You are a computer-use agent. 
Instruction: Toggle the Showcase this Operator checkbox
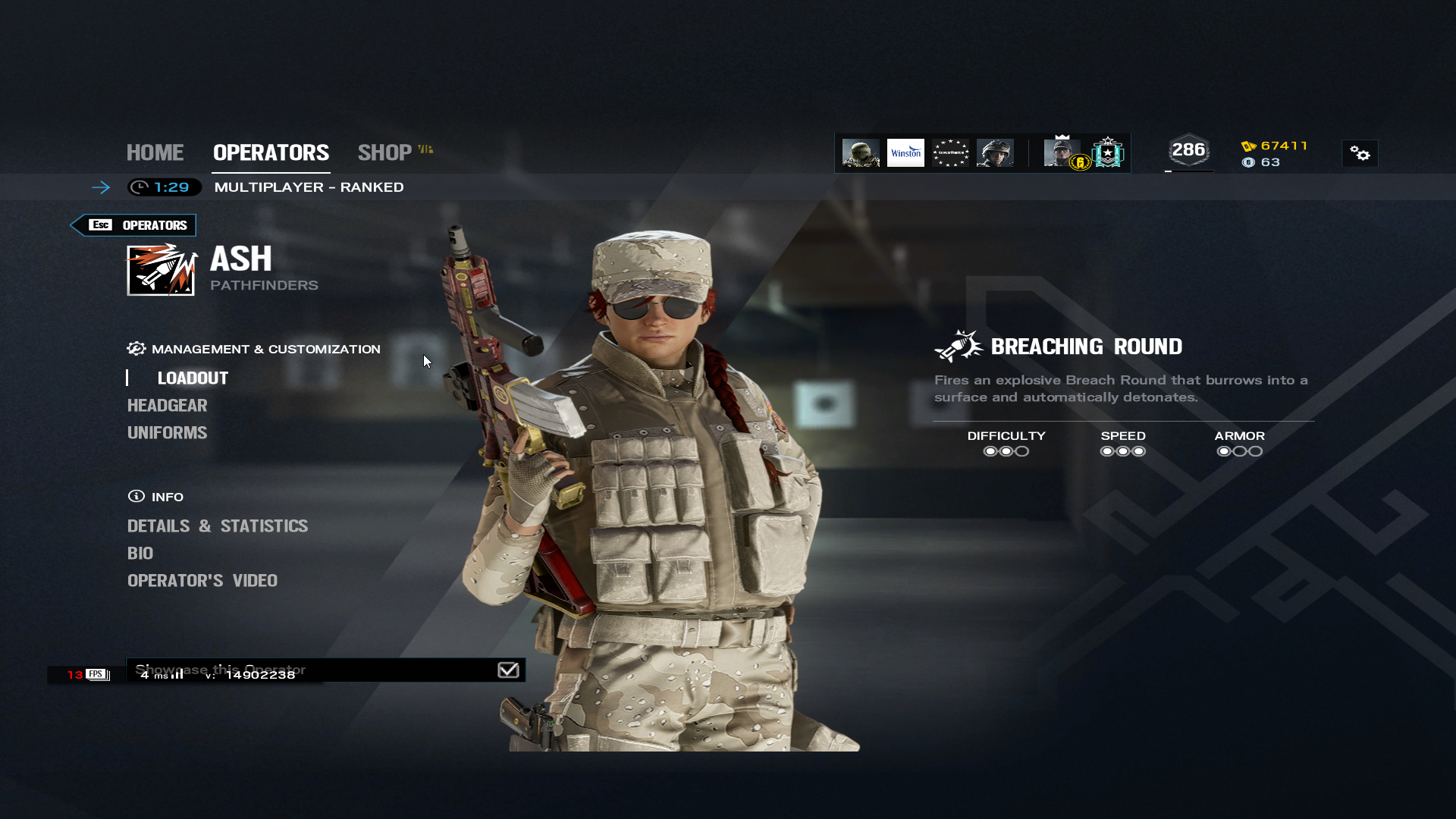tap(508, 670)
